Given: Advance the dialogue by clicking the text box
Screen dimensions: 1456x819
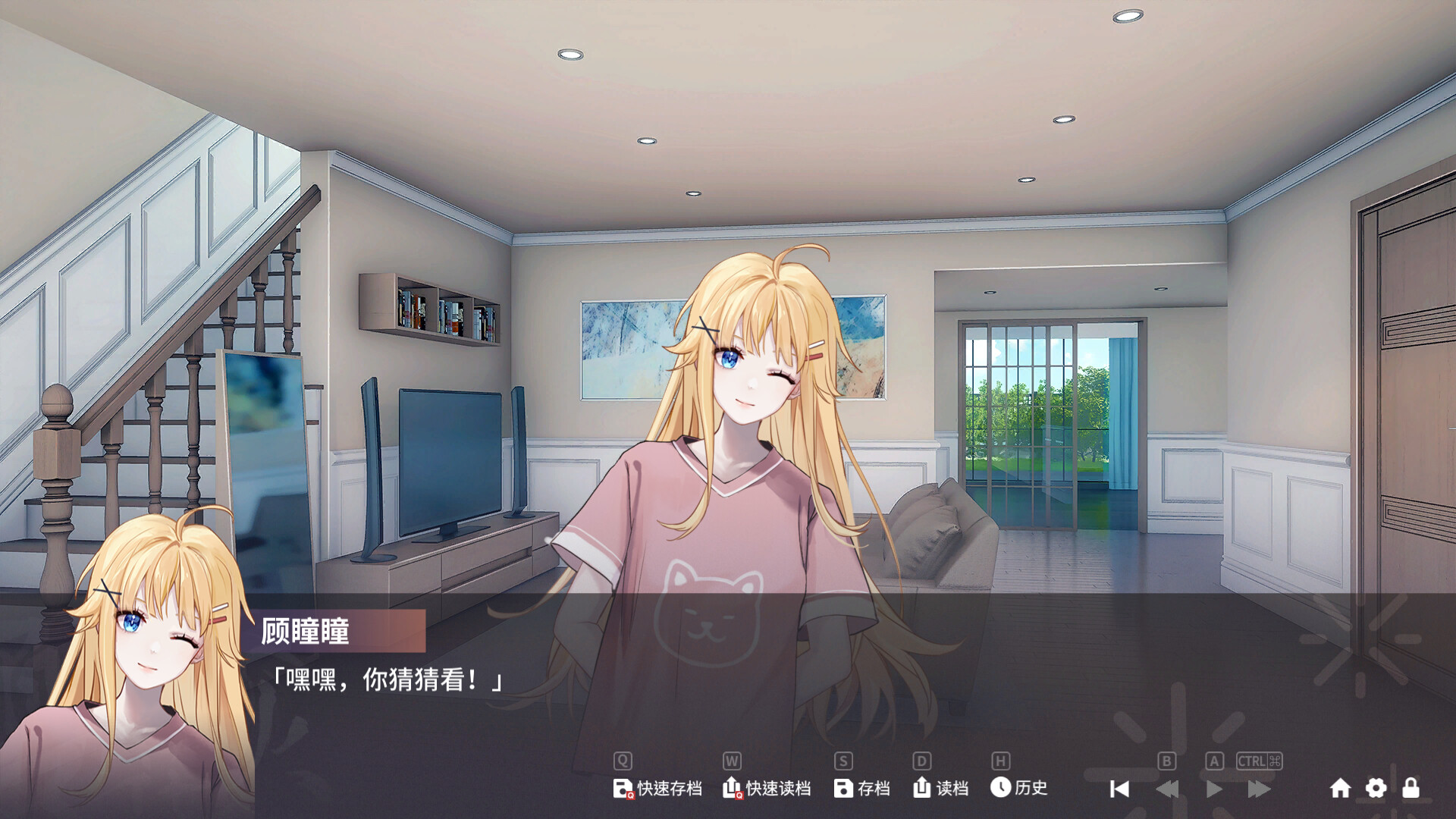Looking at the screenshot, I should coord(758,682).
